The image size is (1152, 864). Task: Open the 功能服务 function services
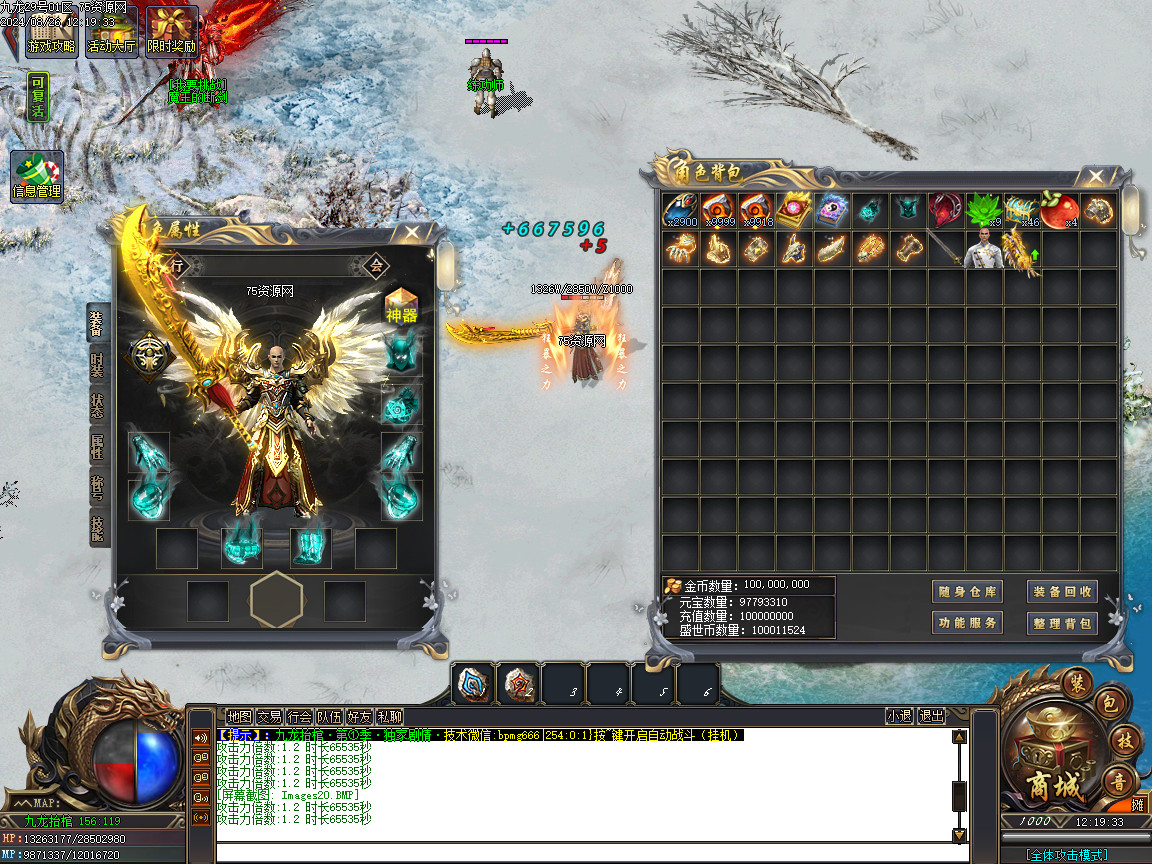(967, 623)
